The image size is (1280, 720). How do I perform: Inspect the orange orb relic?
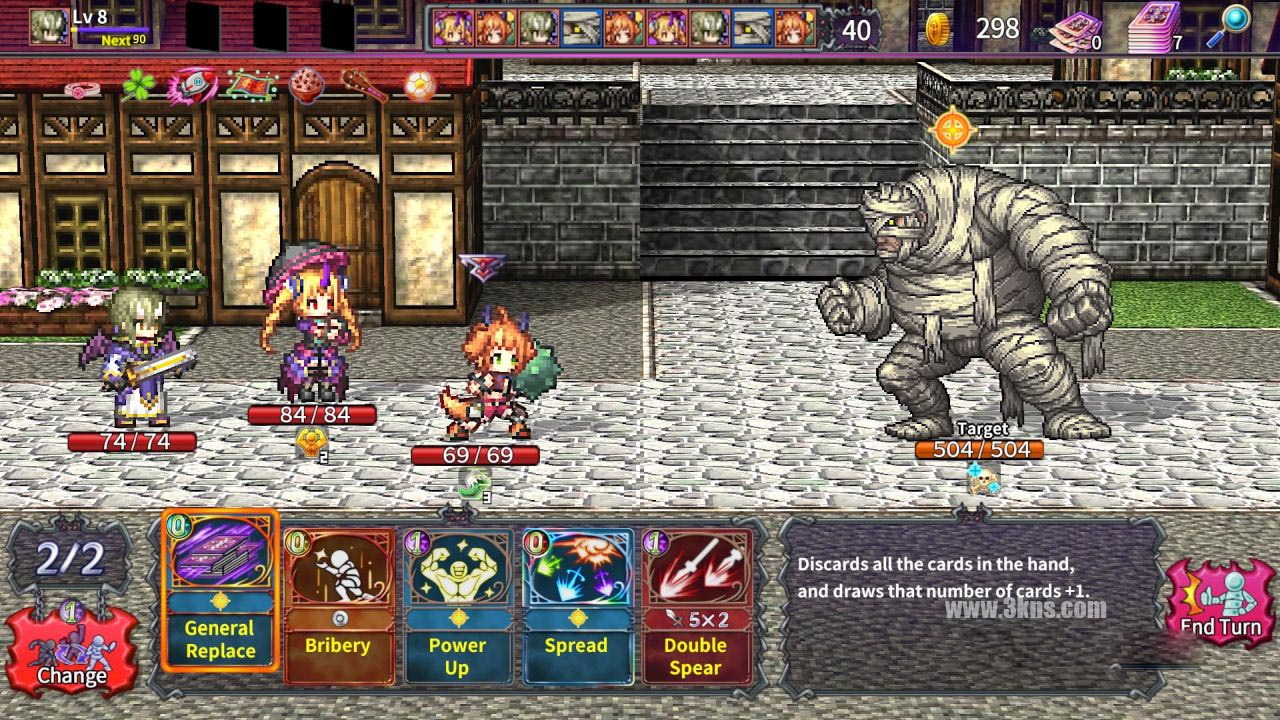point(420,86)
